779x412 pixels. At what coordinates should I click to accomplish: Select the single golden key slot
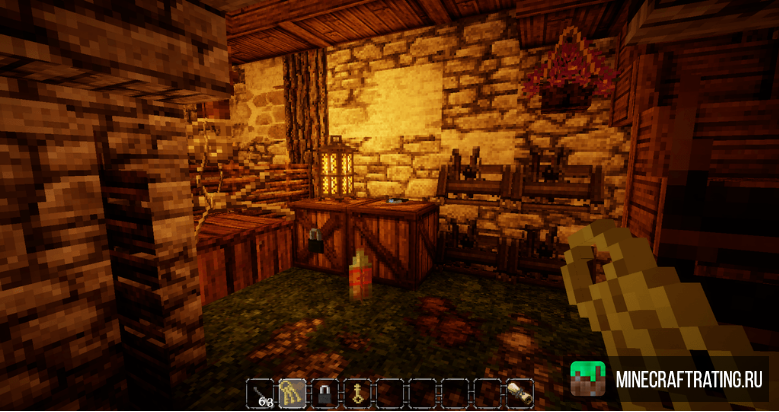click(x=357, y=393)
